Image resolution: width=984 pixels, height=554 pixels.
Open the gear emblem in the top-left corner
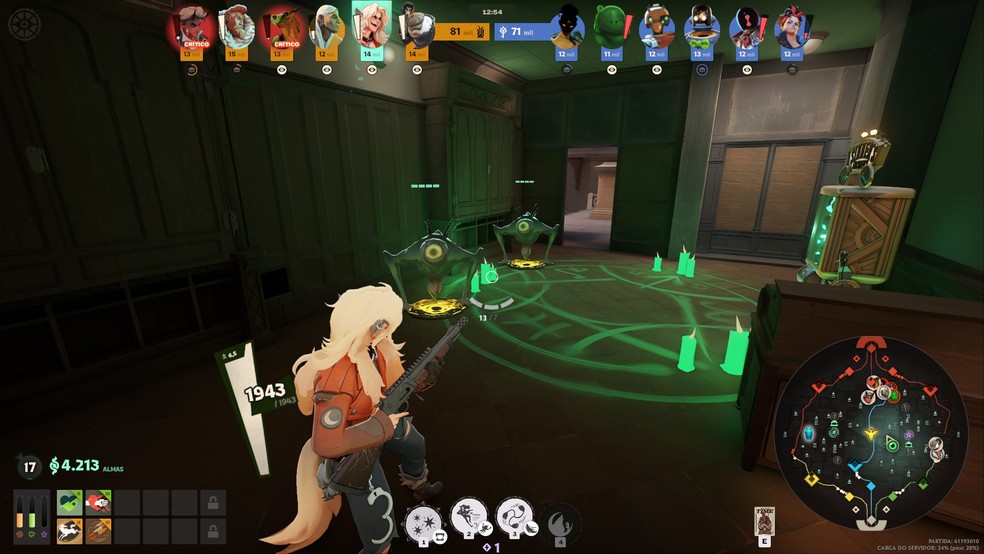[x=23, y=23]
